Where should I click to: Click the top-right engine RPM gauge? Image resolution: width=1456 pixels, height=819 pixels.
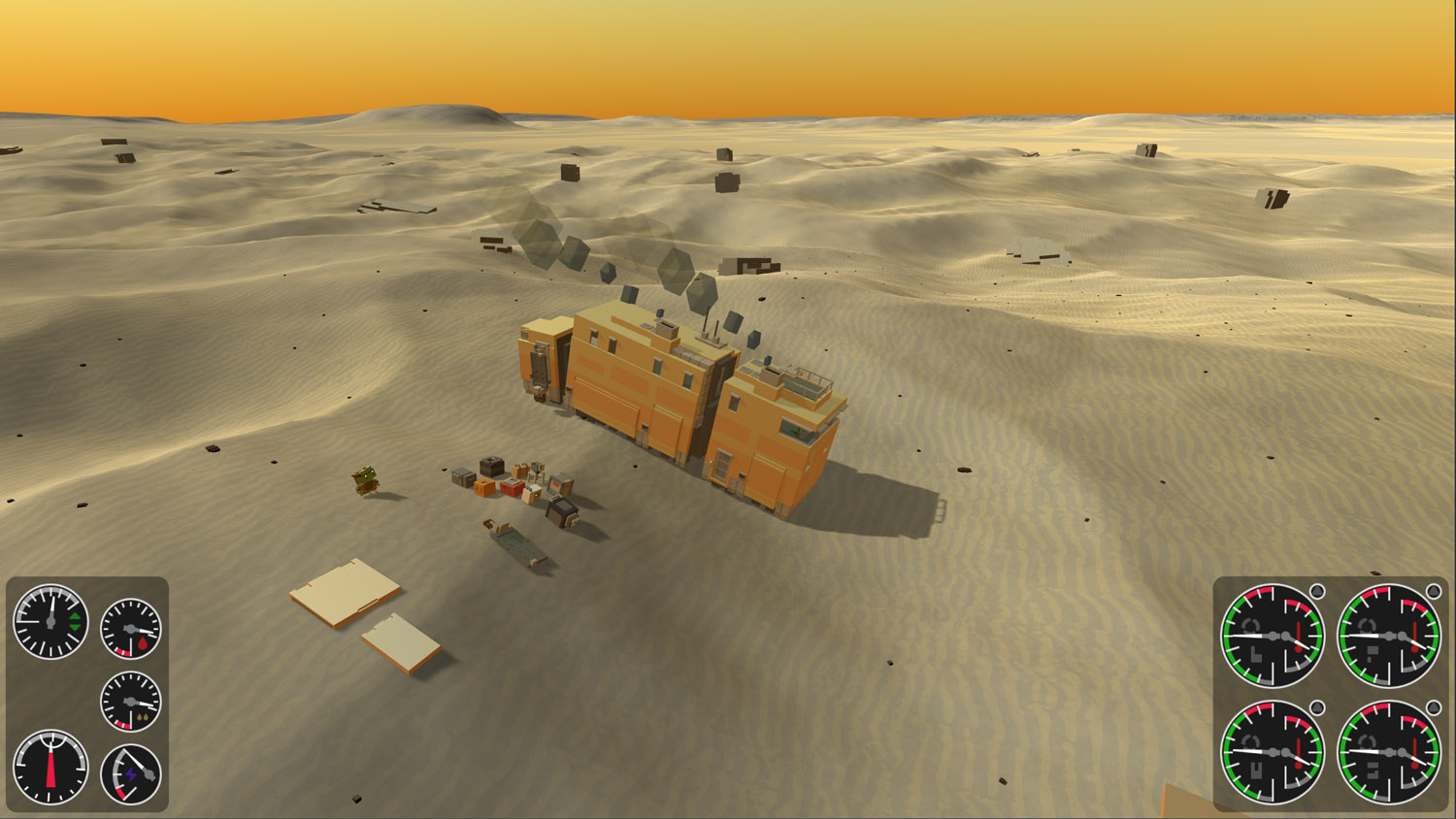click(1388, 636)
